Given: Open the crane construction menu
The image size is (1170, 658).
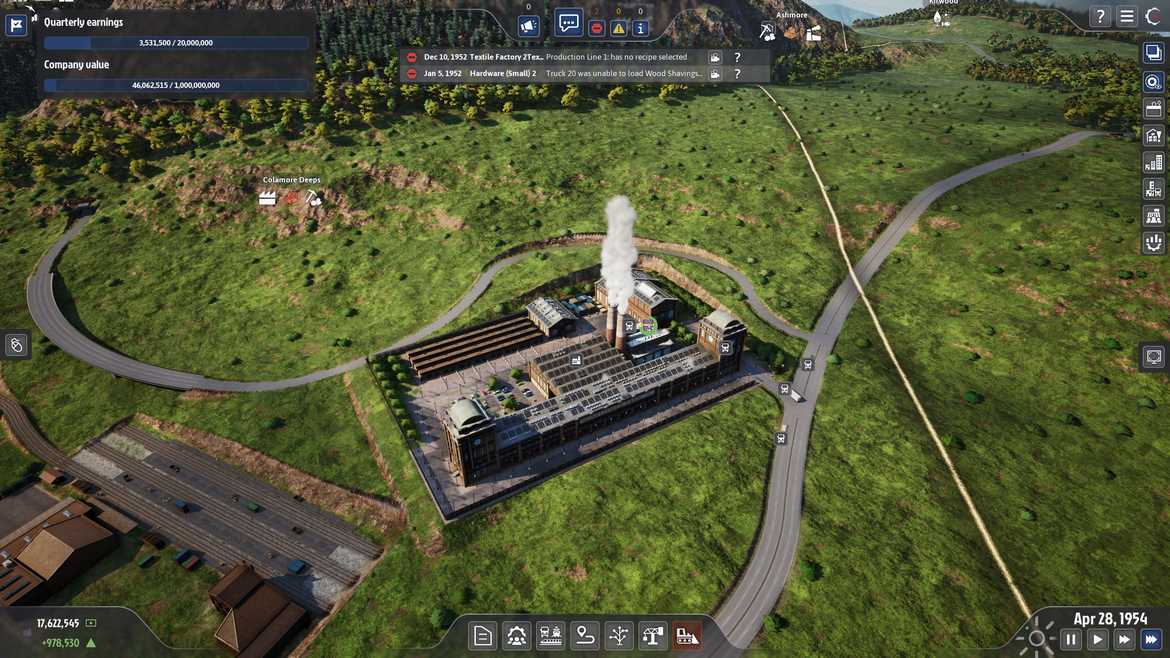Looking at the screenshot, I should pyautogui.click(x=653, y=635).
